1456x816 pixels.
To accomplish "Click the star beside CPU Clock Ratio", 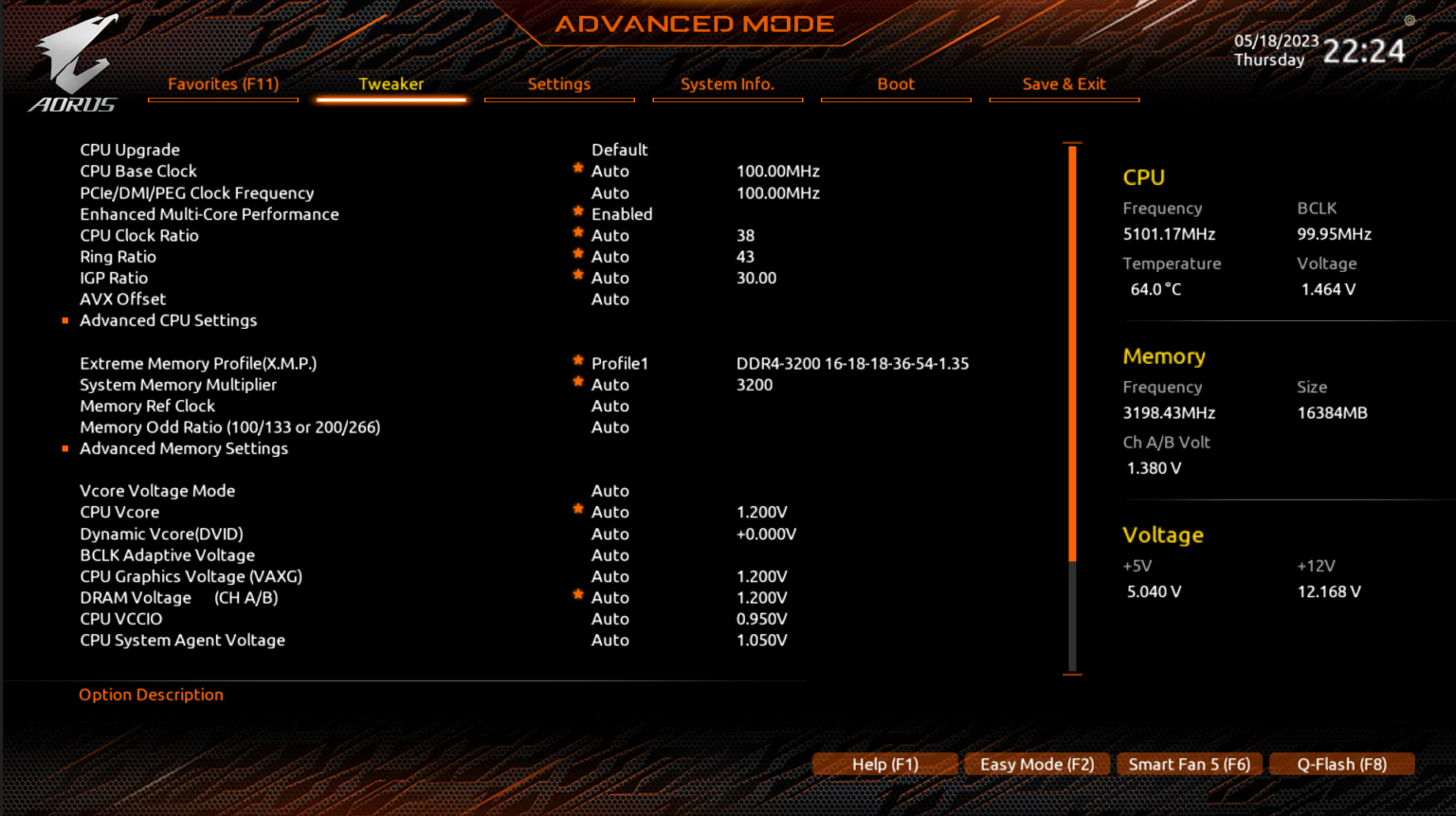I will (x=577, y=231).
